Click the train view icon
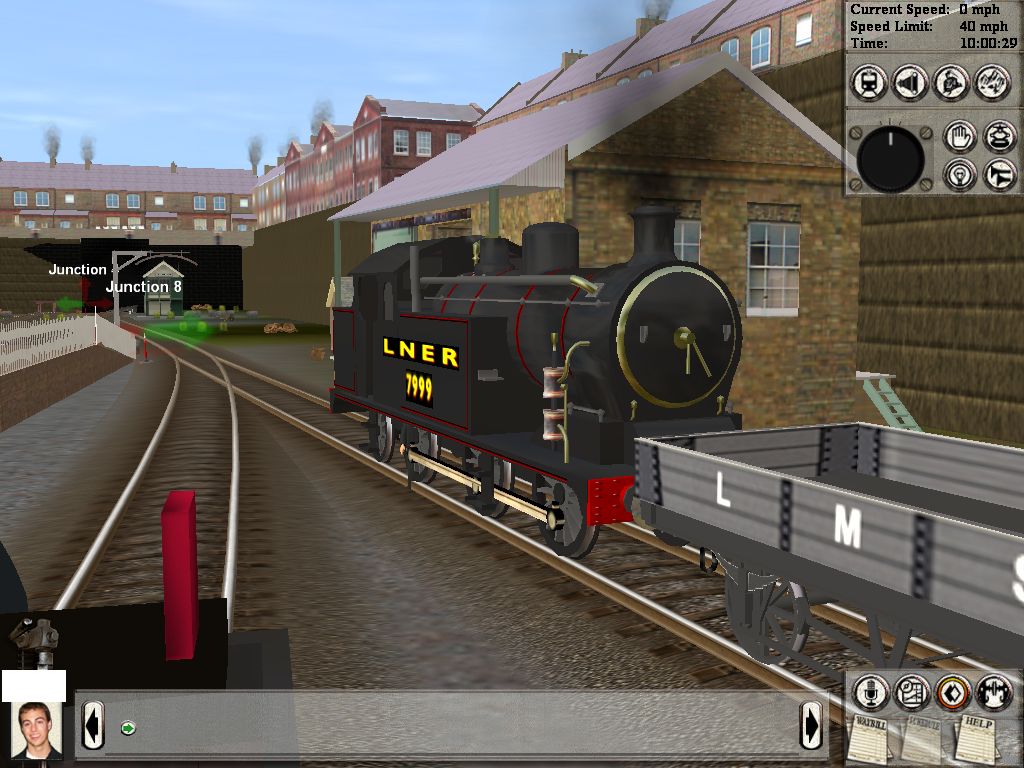Image resolution: width=1024 pixels, height=768 pixels. point(869,83)
